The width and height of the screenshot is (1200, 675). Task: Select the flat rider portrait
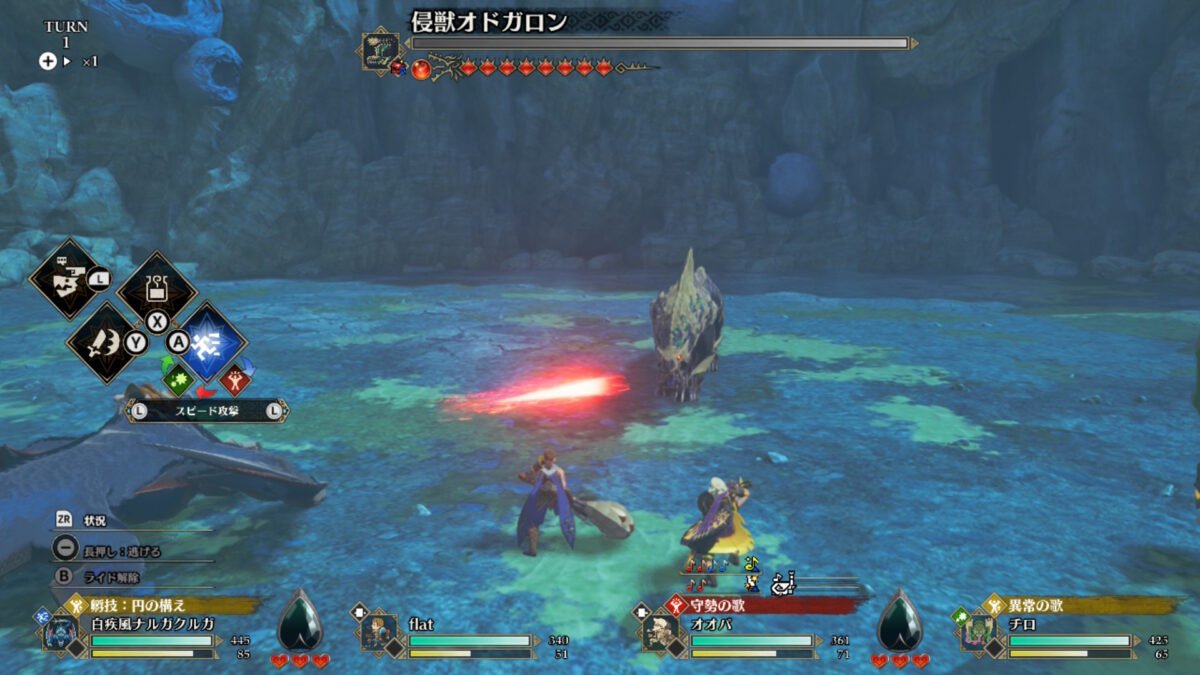pos(378,633)
